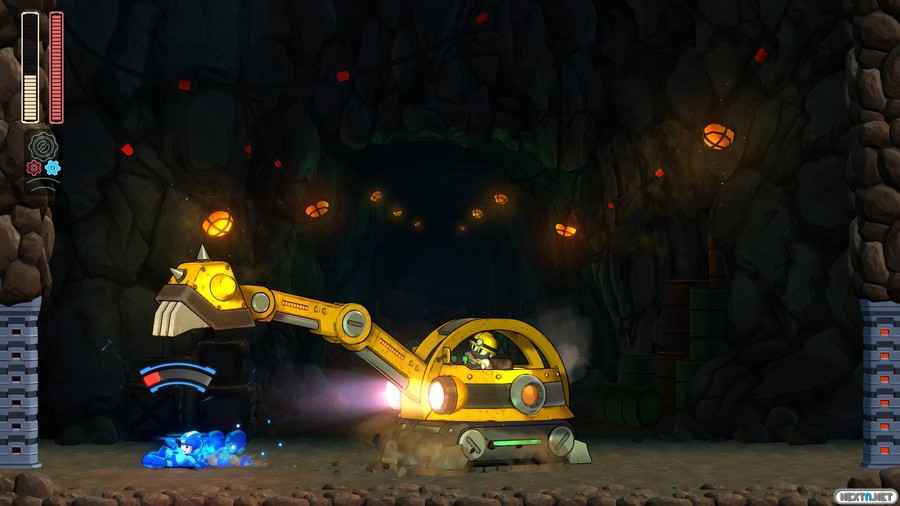900x506 pixels.
Task: Activate the red Power Gear icon
Action: coord(34,168)
